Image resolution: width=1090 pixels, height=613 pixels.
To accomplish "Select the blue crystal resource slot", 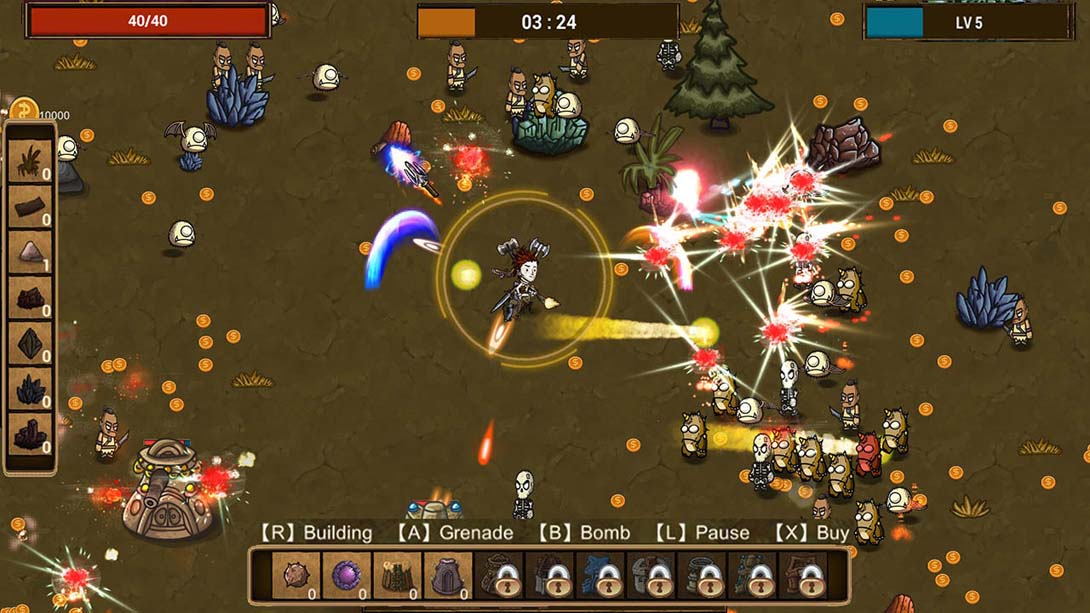I will click(x=30, y=389).
